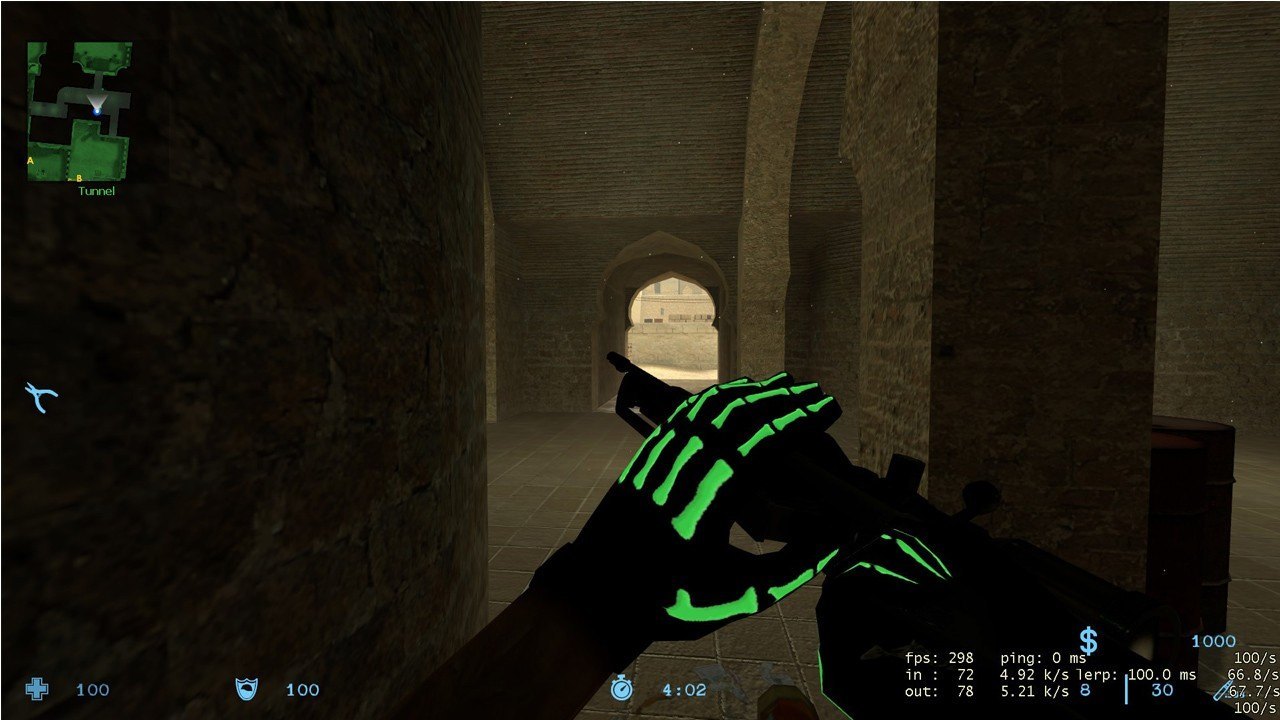
Task: Click the health cross icon
Action: pos(37,688)
